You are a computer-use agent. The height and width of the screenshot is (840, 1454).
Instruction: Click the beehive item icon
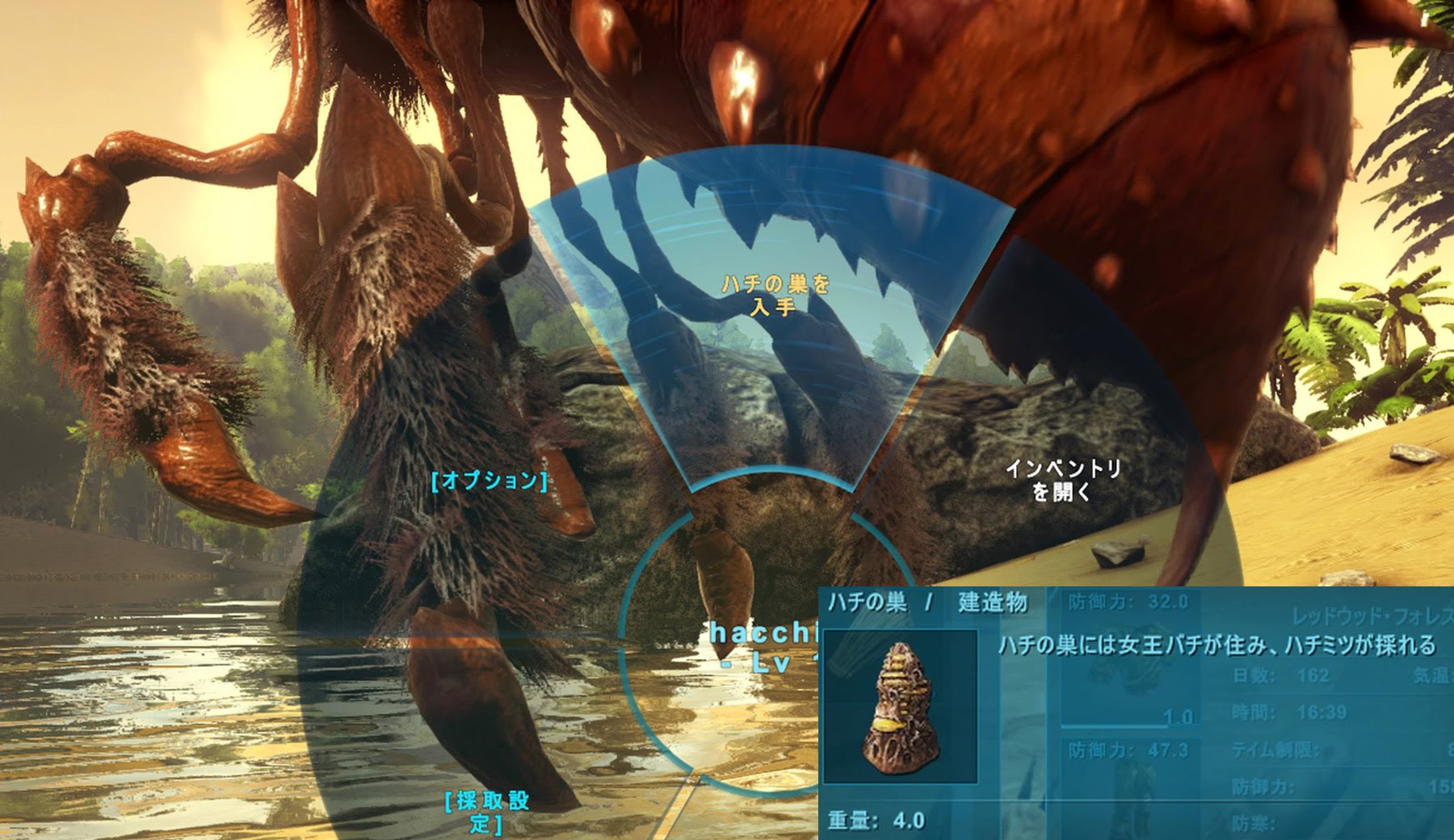pos(901,707)
